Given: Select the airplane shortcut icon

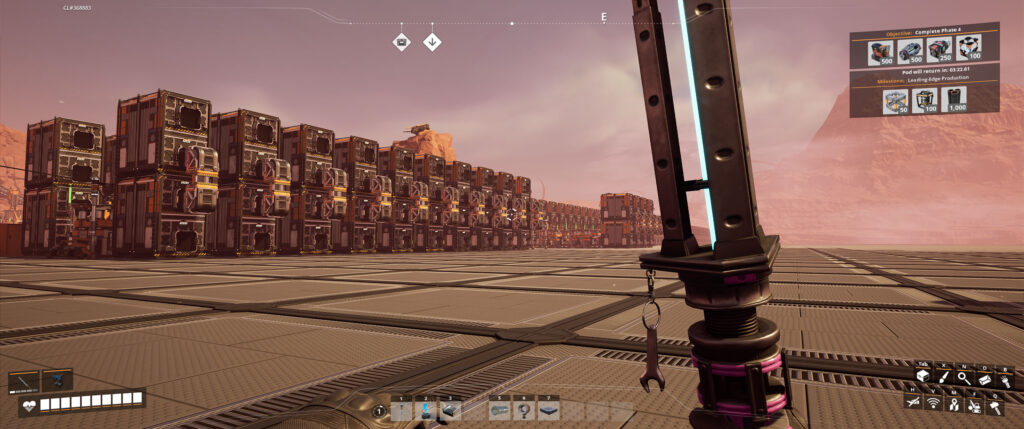Looking at the screenshot, I should (913, 402).
